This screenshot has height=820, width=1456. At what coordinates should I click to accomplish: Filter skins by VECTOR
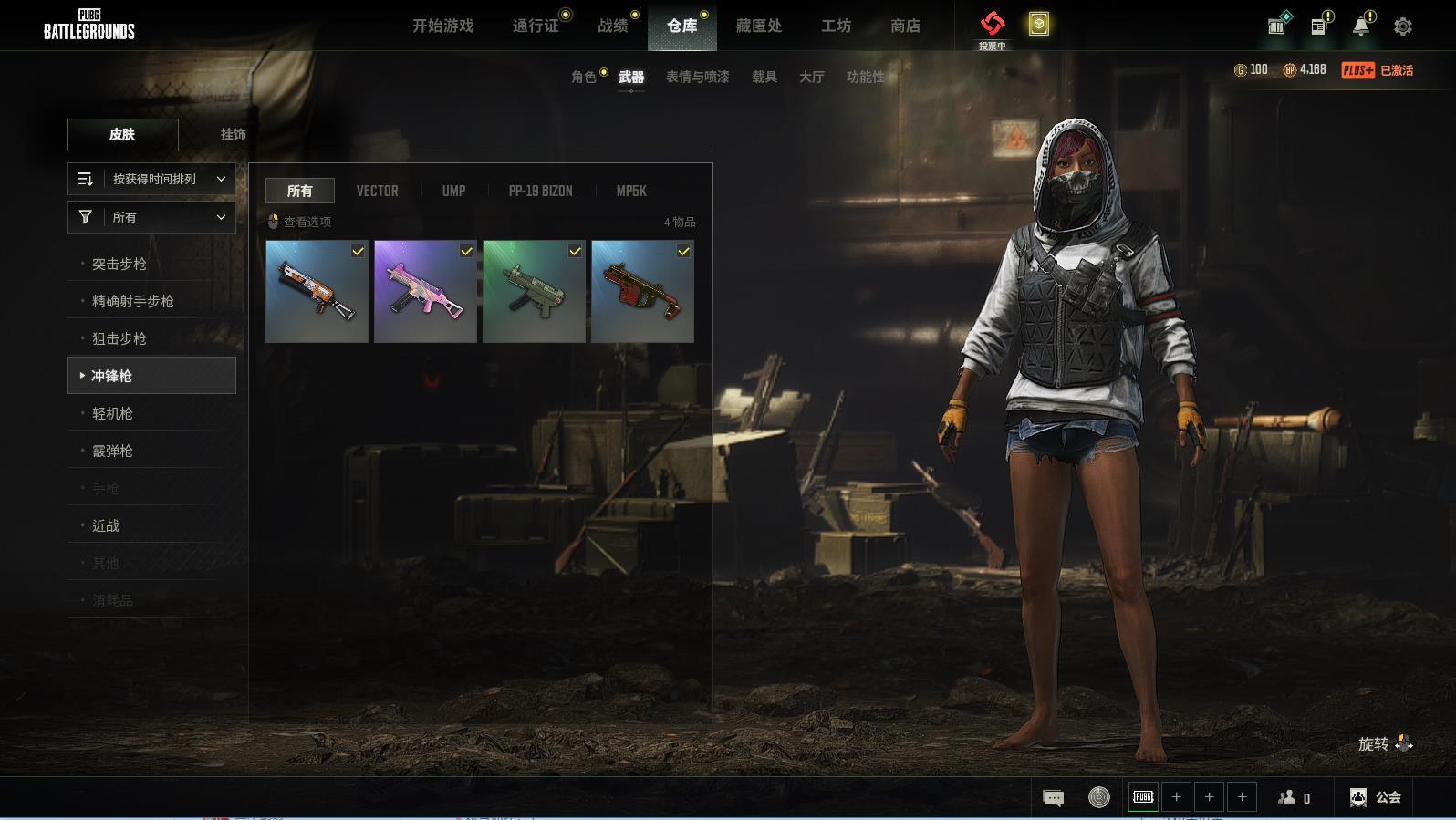click(377, 192)
